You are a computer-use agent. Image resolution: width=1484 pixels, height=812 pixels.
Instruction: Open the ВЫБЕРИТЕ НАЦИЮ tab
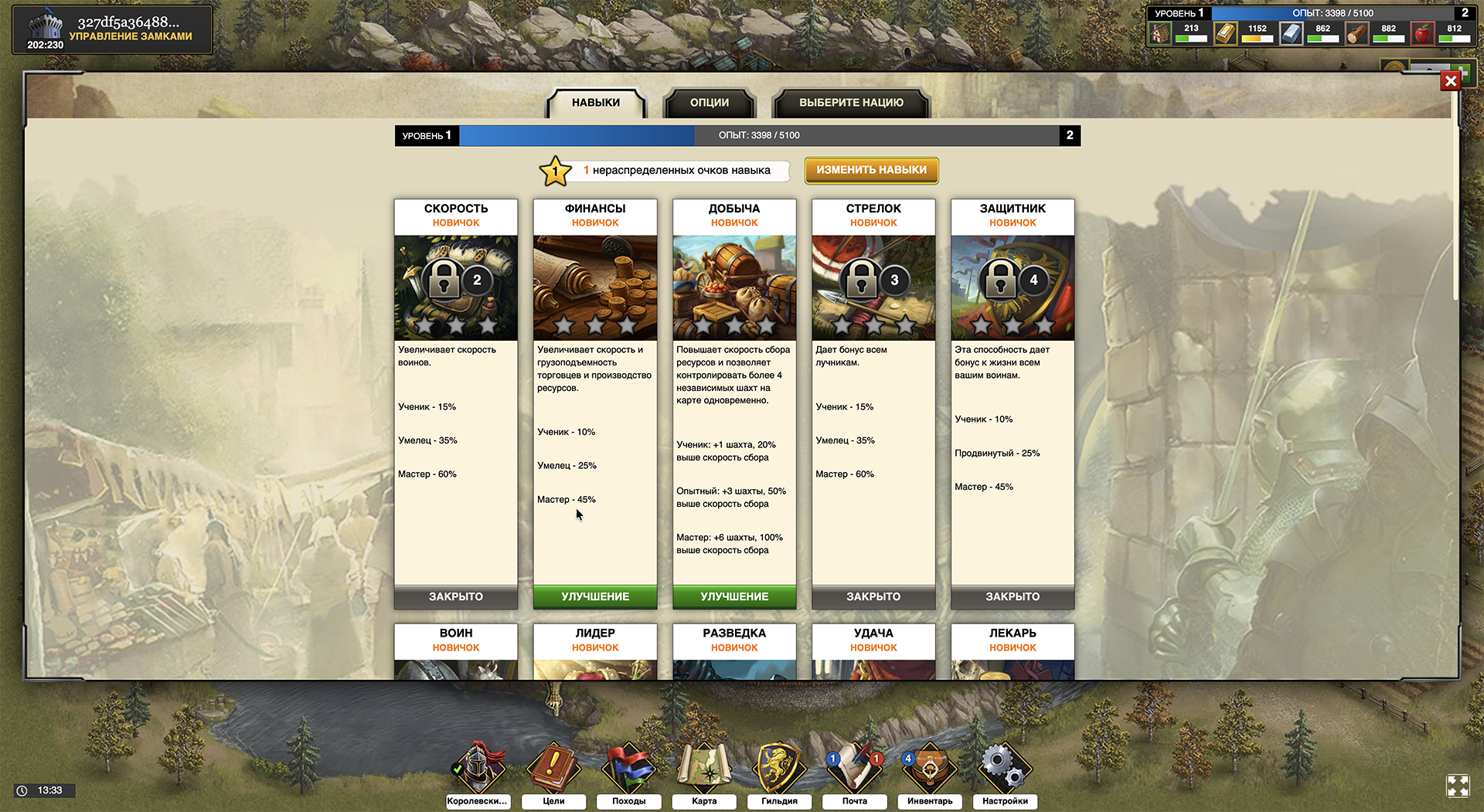(x=850, y=102)
